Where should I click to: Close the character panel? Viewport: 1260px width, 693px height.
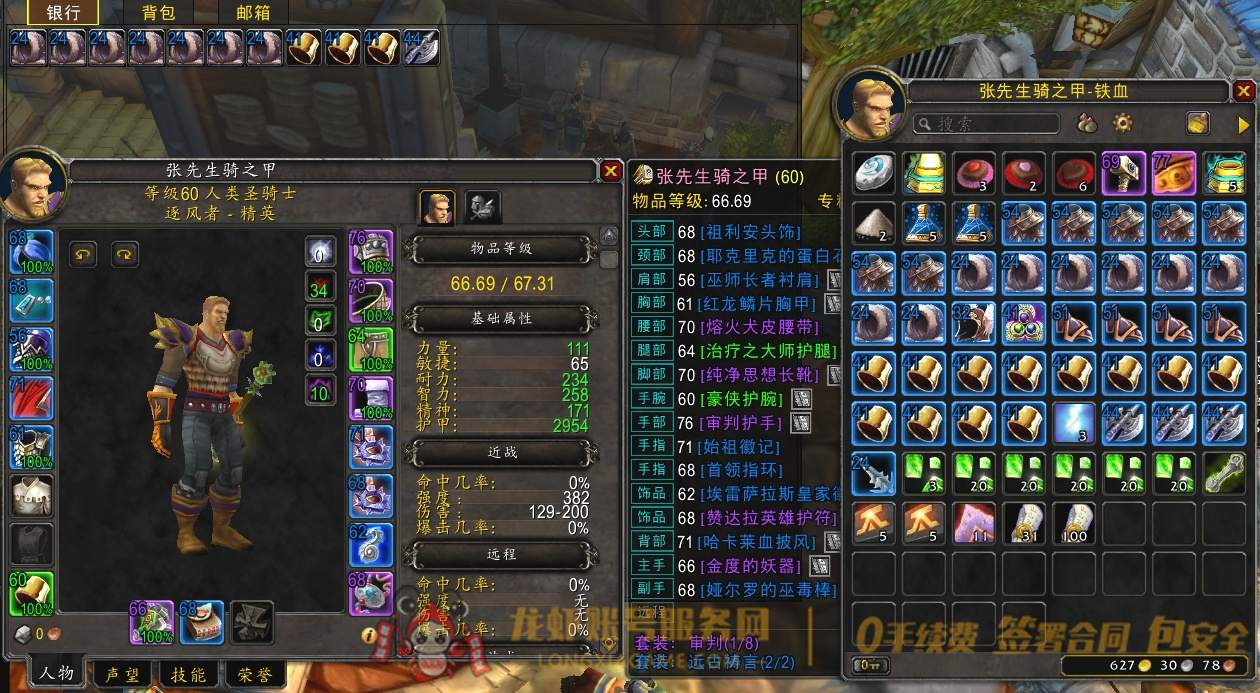pyautogui.click(x=611, y=172)
